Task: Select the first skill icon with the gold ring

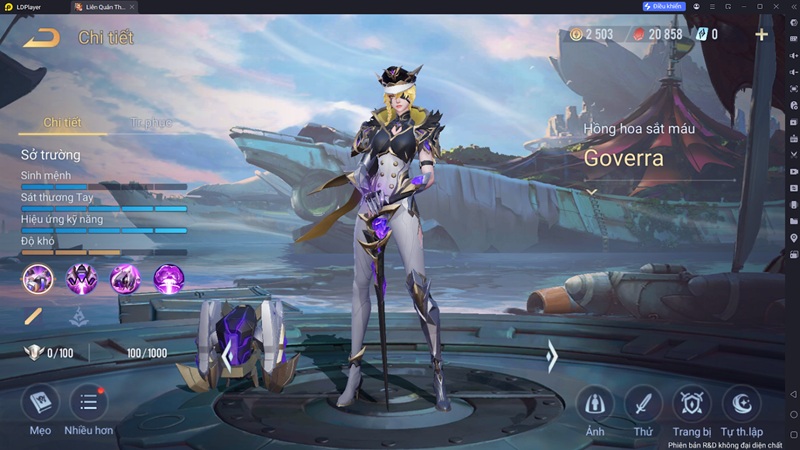Action: tap(38, 278)
